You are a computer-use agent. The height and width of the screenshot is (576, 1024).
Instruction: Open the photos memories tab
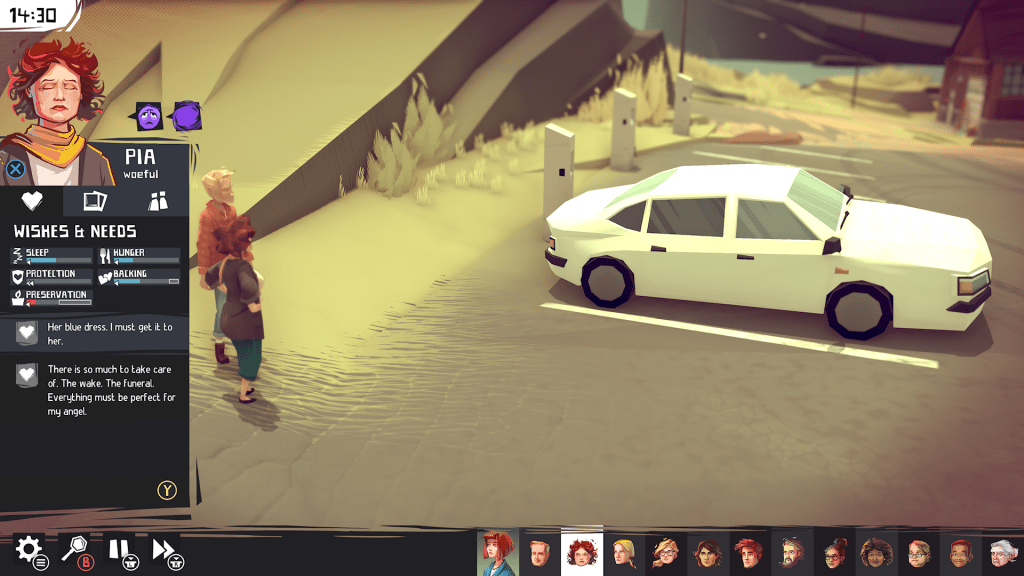pos(95,201)
